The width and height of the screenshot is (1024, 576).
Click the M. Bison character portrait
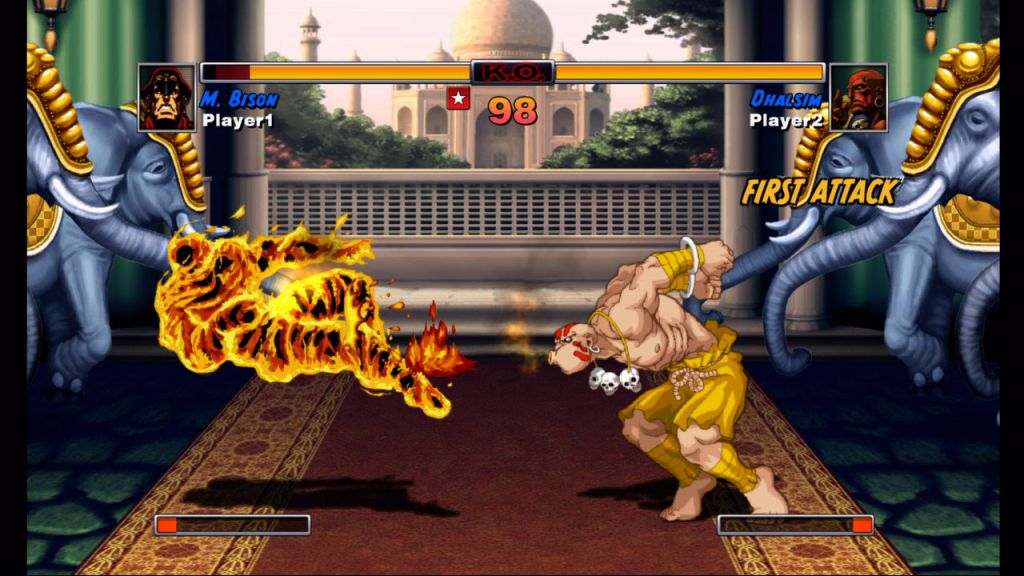167,98
